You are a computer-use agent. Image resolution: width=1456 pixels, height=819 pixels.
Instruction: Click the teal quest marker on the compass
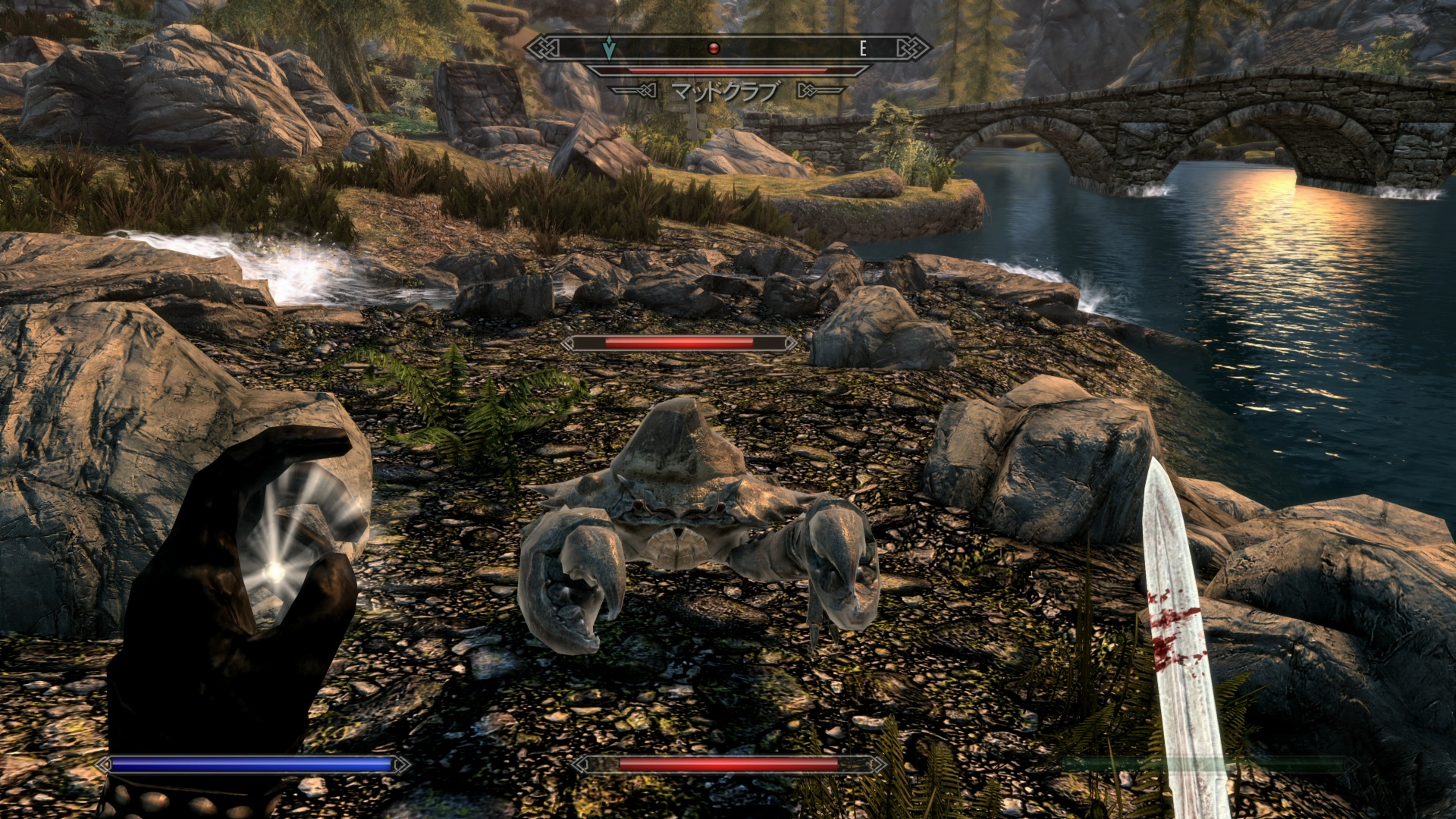tap(608, 48)
